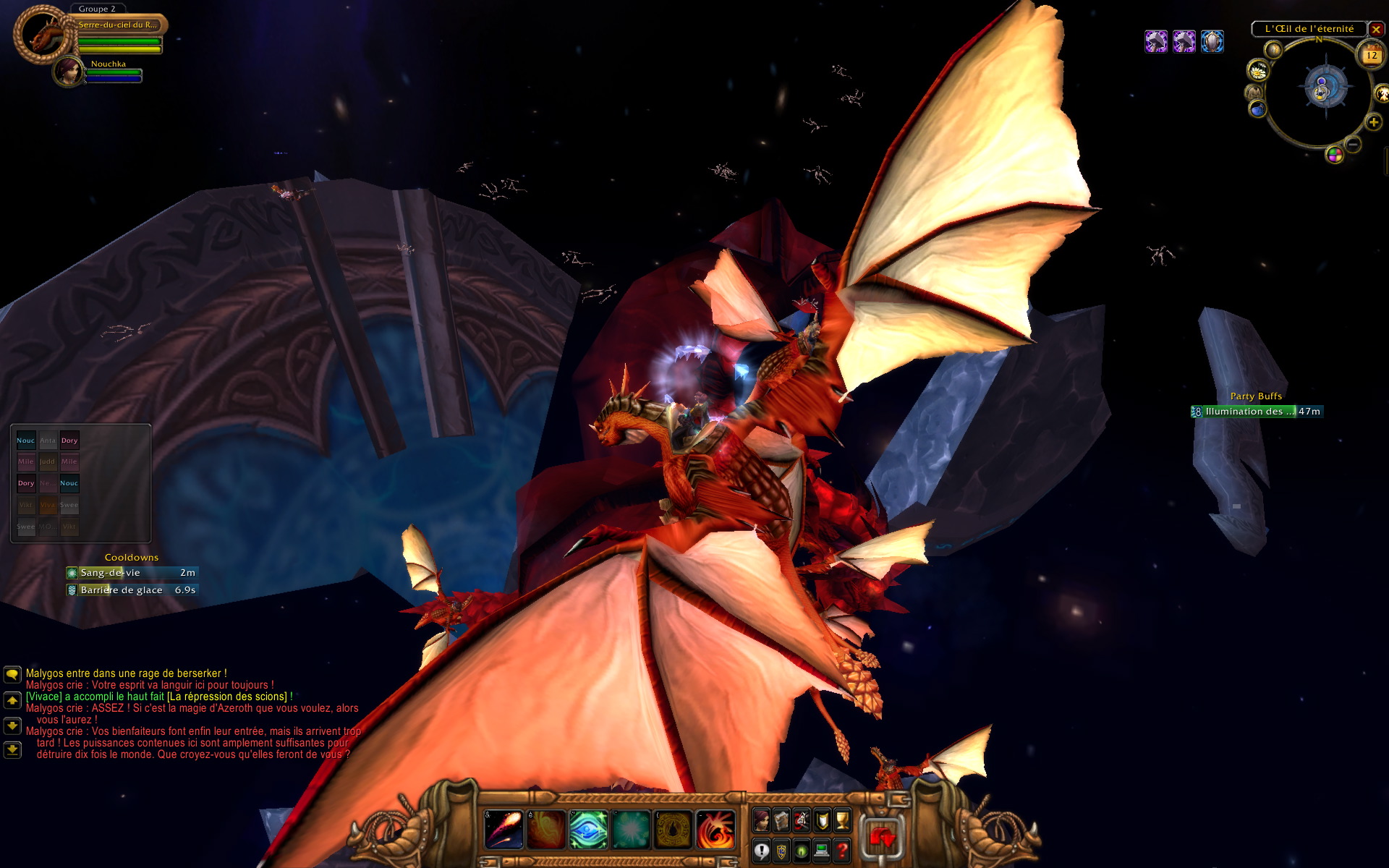Use the yellow fire rune circle ability
1389x868 pixels.
pos(673,829)
